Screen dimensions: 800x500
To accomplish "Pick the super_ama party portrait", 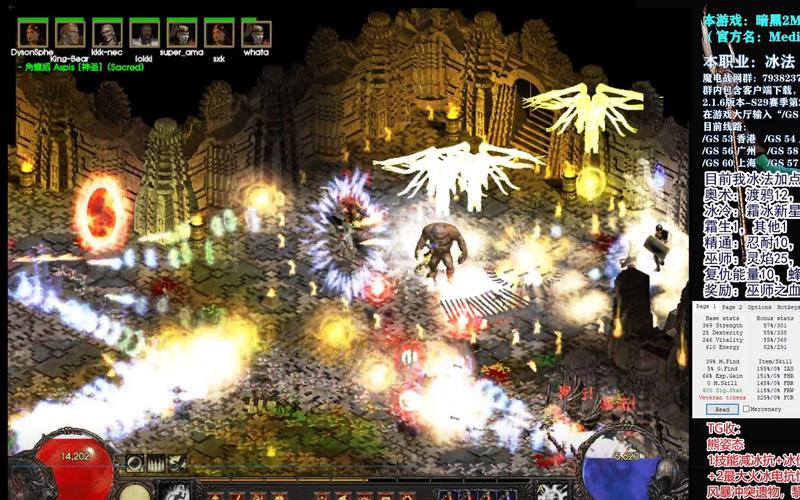I will click(x=181, y=33).
